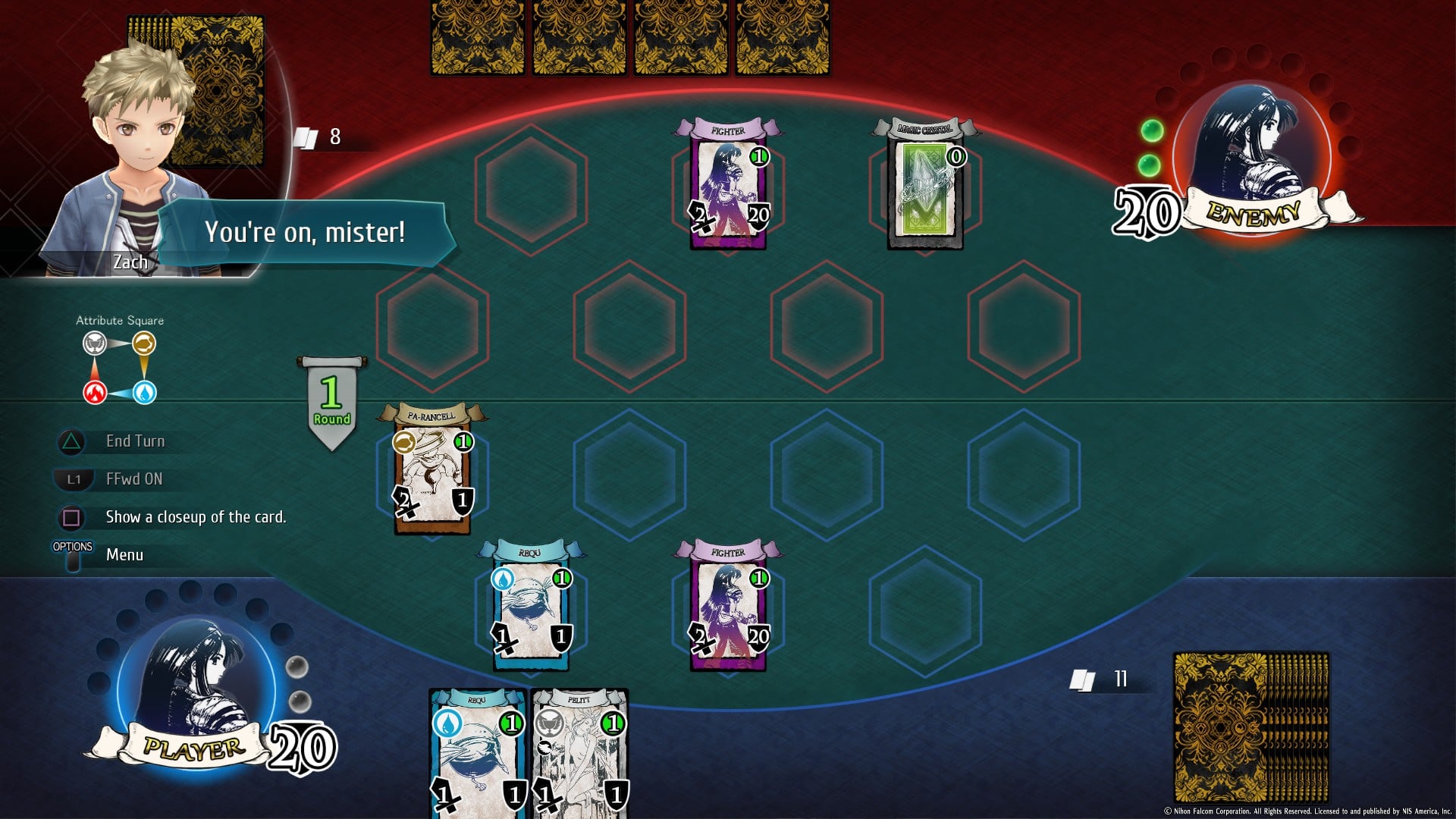Choose the Pelitt card from your hand
The width and height of the screenshot is (1456, 819).
[579, 755]
